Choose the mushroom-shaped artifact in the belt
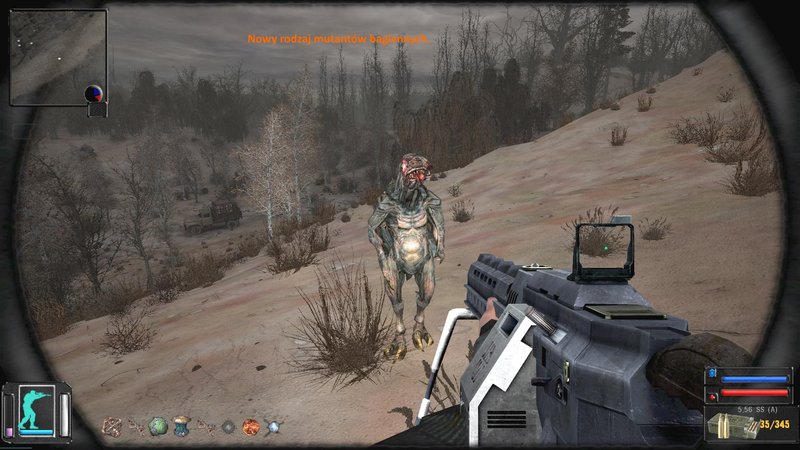The height and width of the screenshot is (450, 800). pos(181,426)
